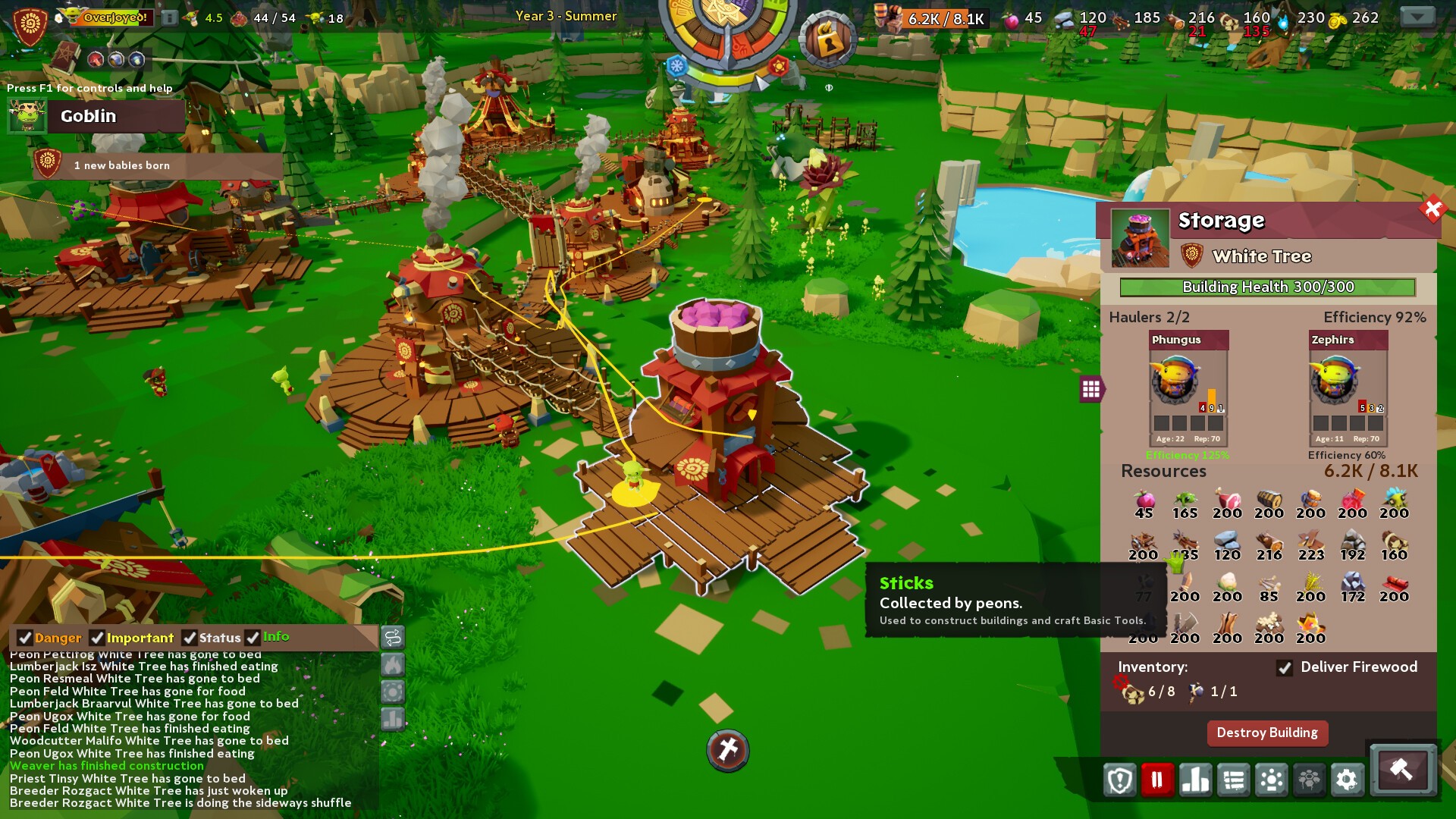Uncheck the Deliver Firewood option
Image resolution: width=1456 pixels, height=819 pixels.
coord(1285,669)
